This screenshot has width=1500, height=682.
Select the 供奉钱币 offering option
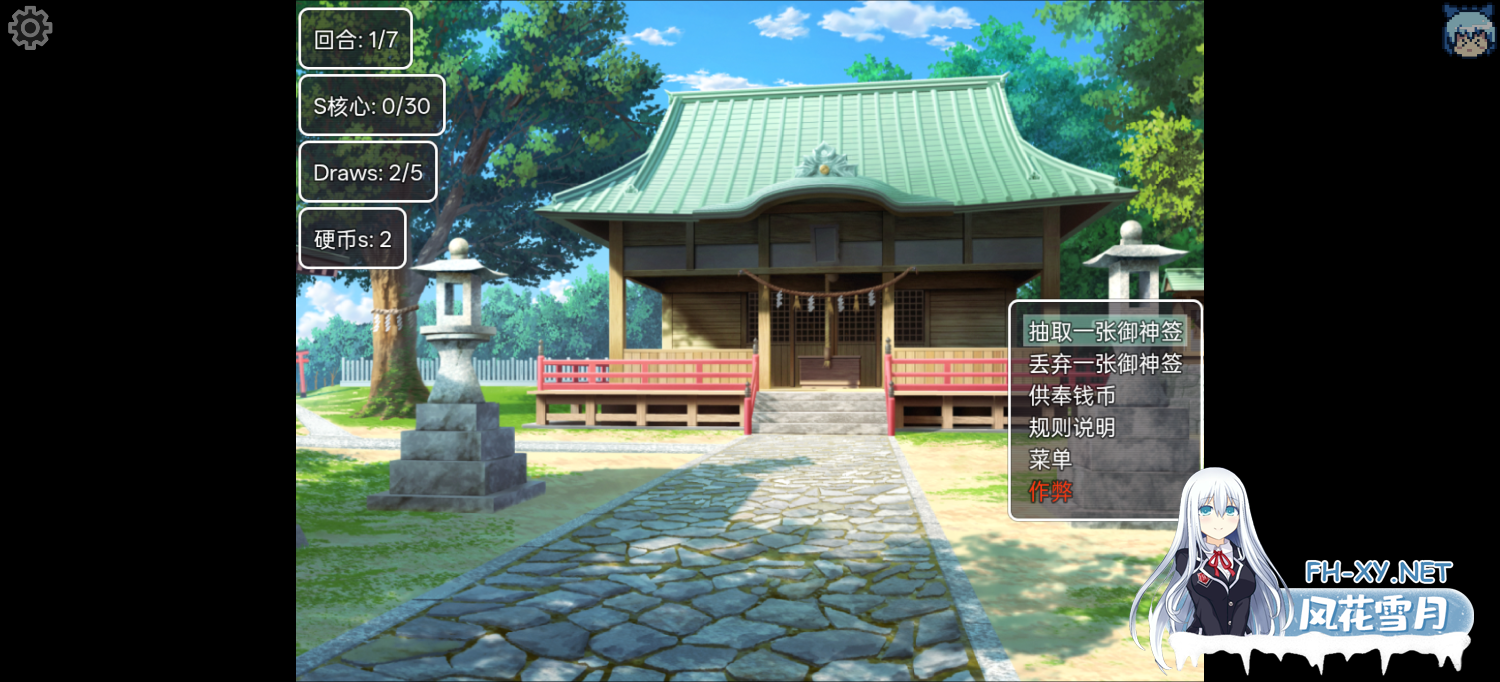[1072, 395]
